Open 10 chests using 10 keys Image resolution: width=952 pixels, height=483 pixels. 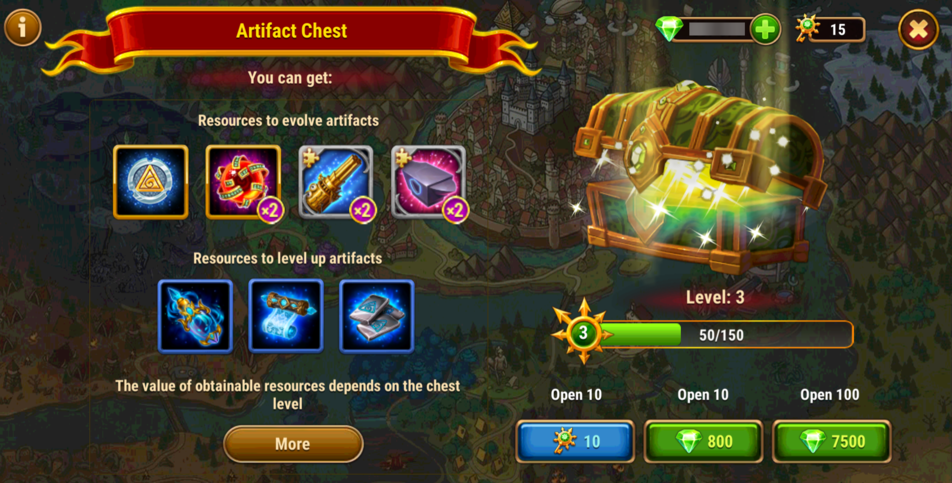click(x=575, y=441)
